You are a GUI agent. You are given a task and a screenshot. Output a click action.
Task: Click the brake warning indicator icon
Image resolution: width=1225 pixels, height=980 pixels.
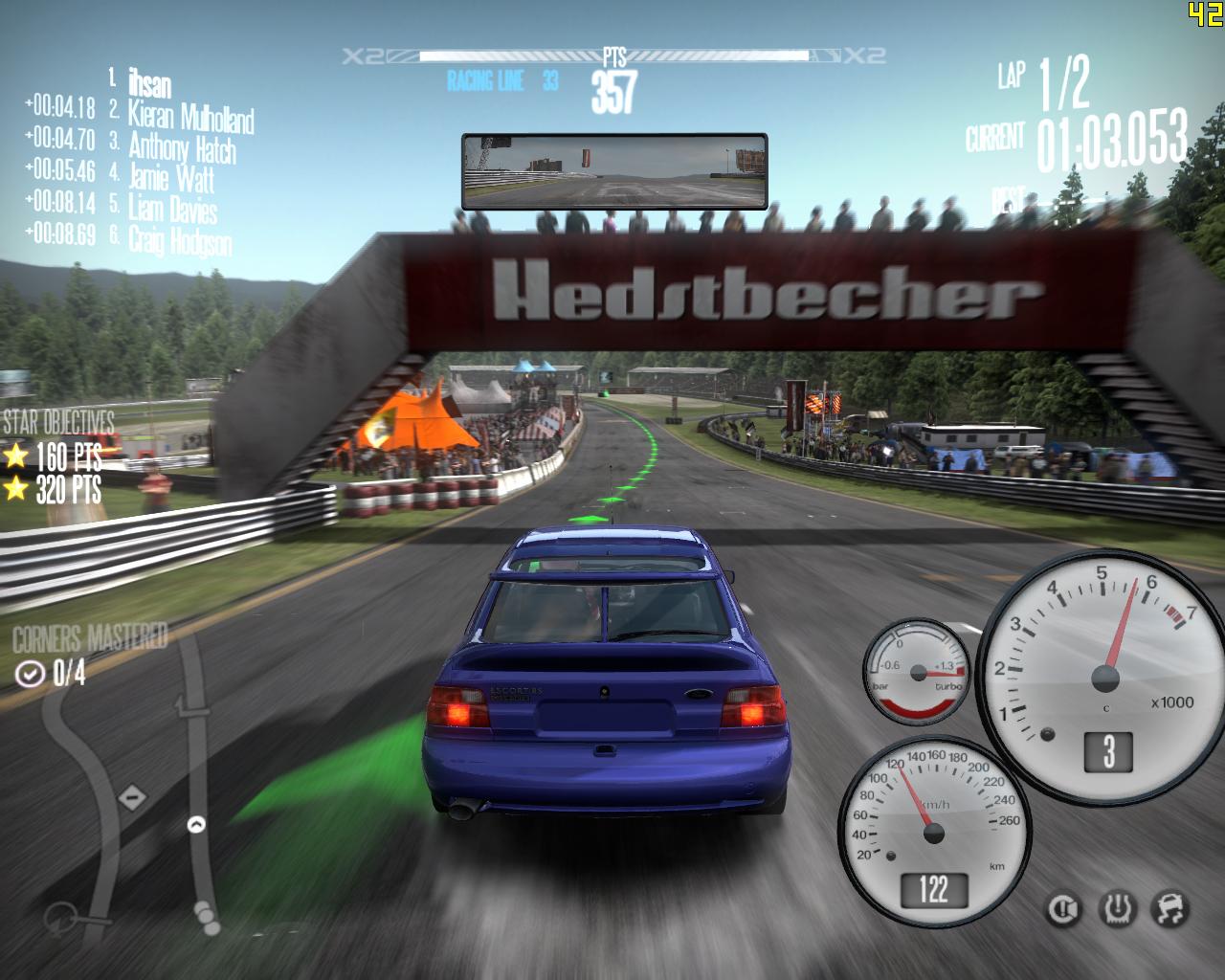click(x=1062, y=907)
